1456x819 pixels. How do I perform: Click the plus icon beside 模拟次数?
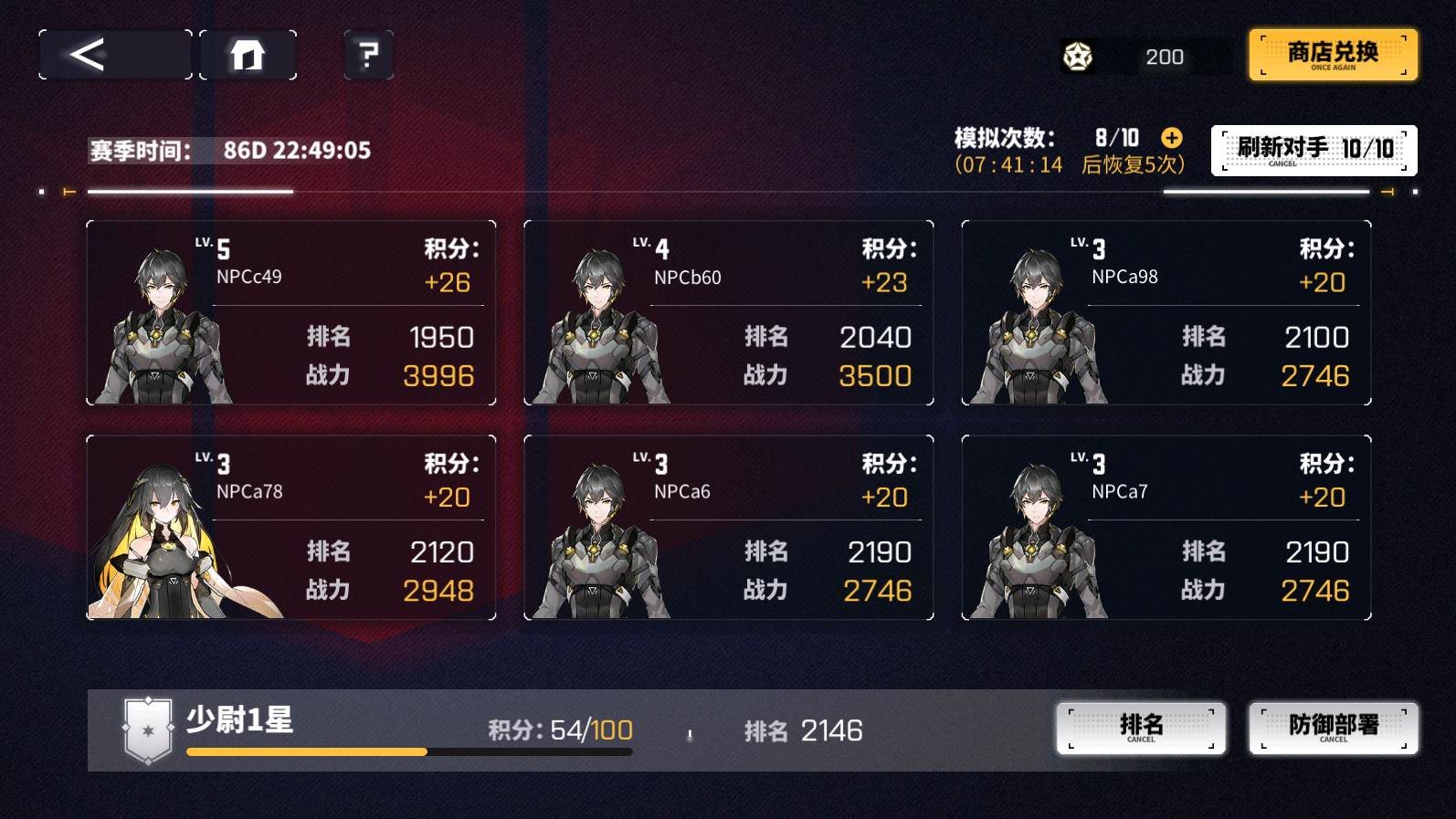tap(1170, 138)
